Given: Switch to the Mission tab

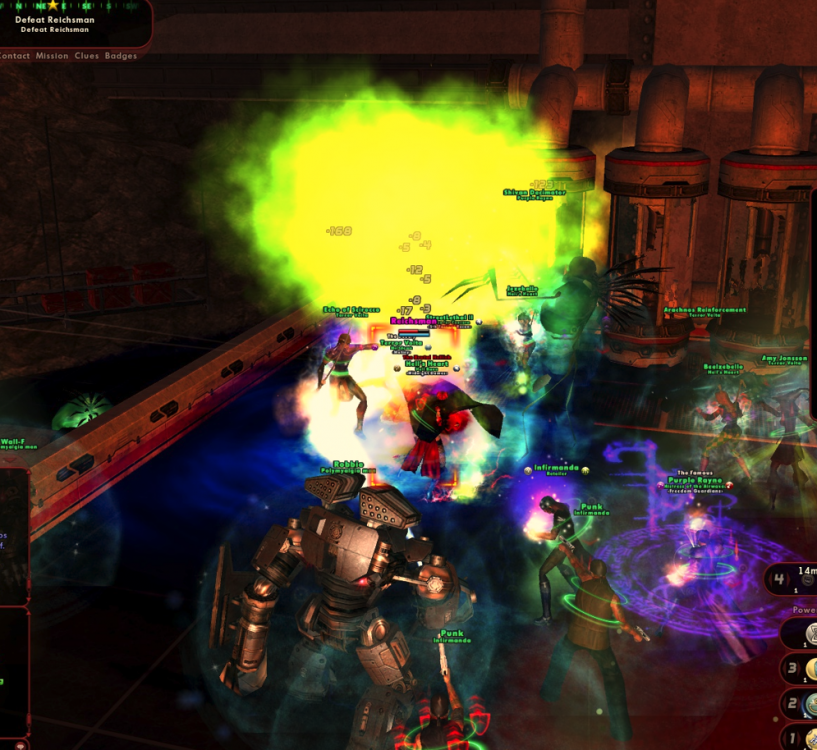Looking at the screenshot, I should coord(52,56).
